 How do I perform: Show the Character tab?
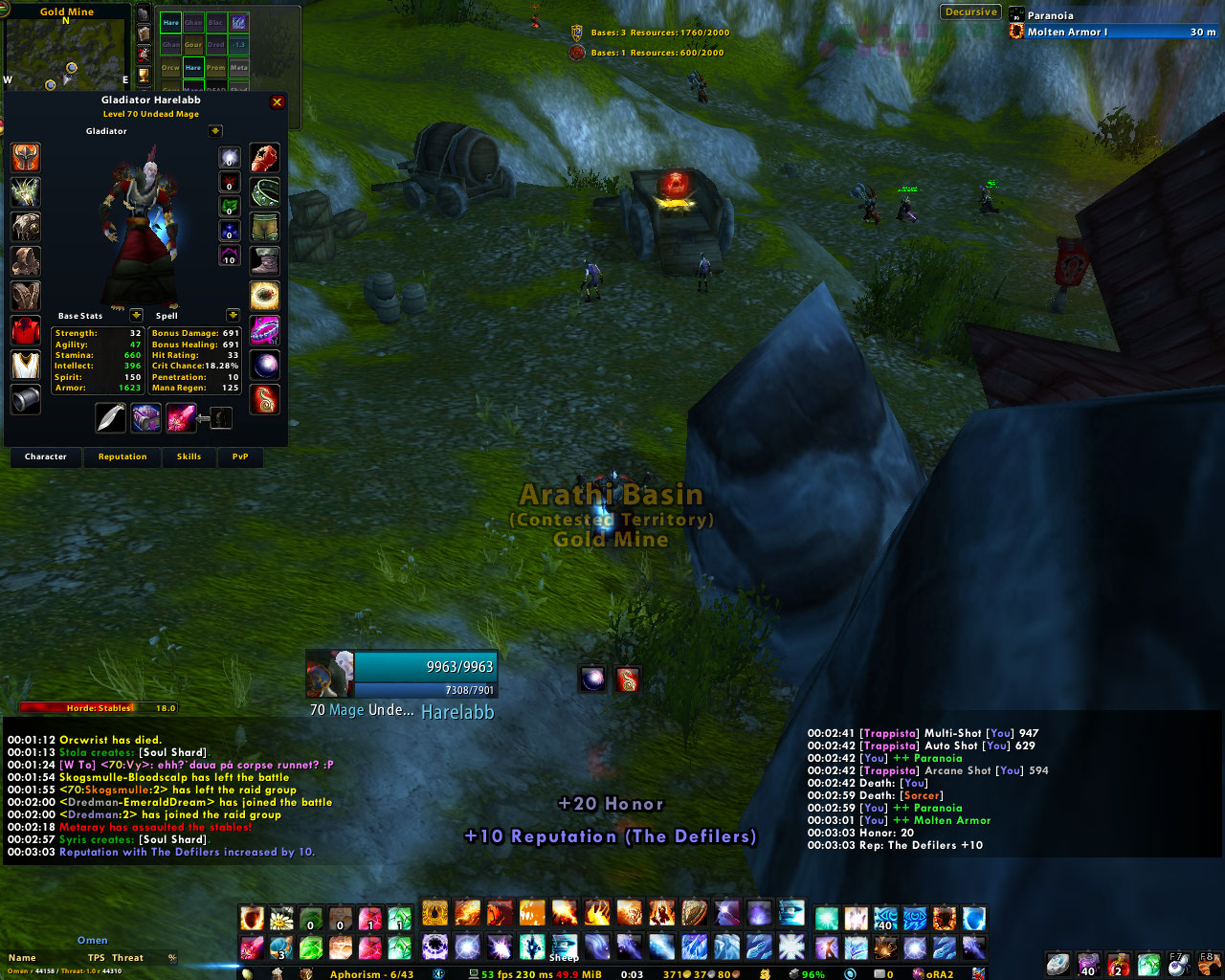tap(46, 457)
